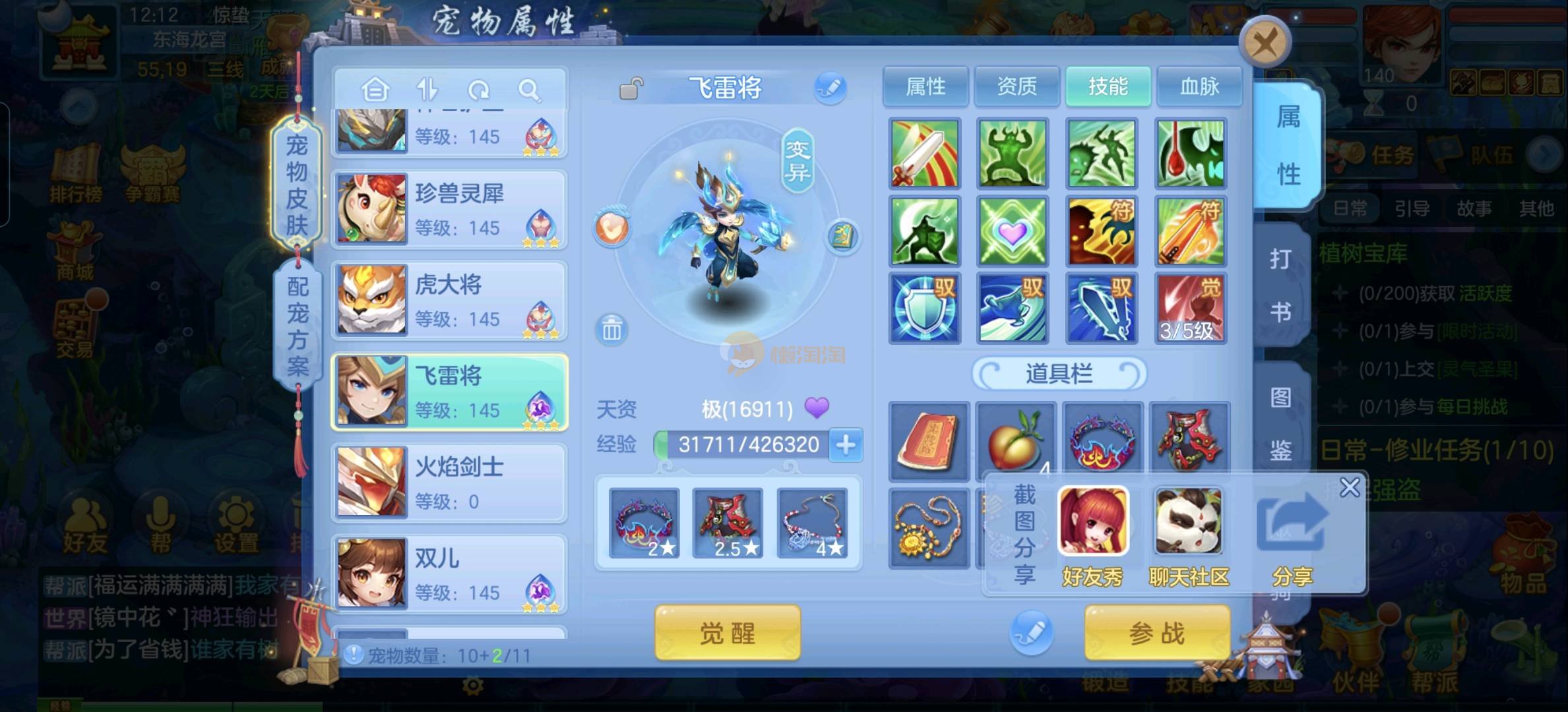Close the pet attributes window
Screen dimensions: 1568x712
click(1265, 44)
